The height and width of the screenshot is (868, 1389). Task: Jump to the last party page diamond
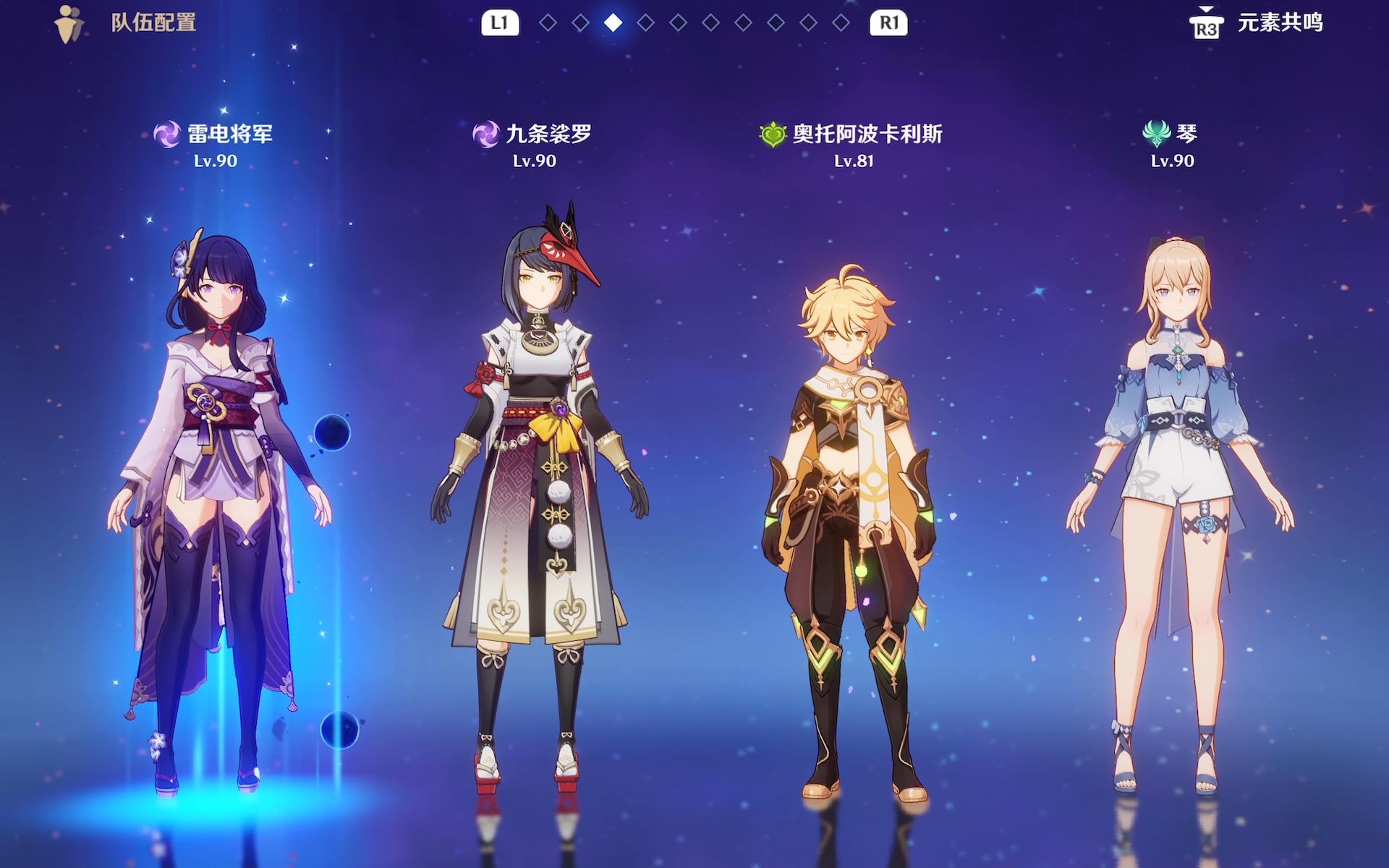coord(841,23)
